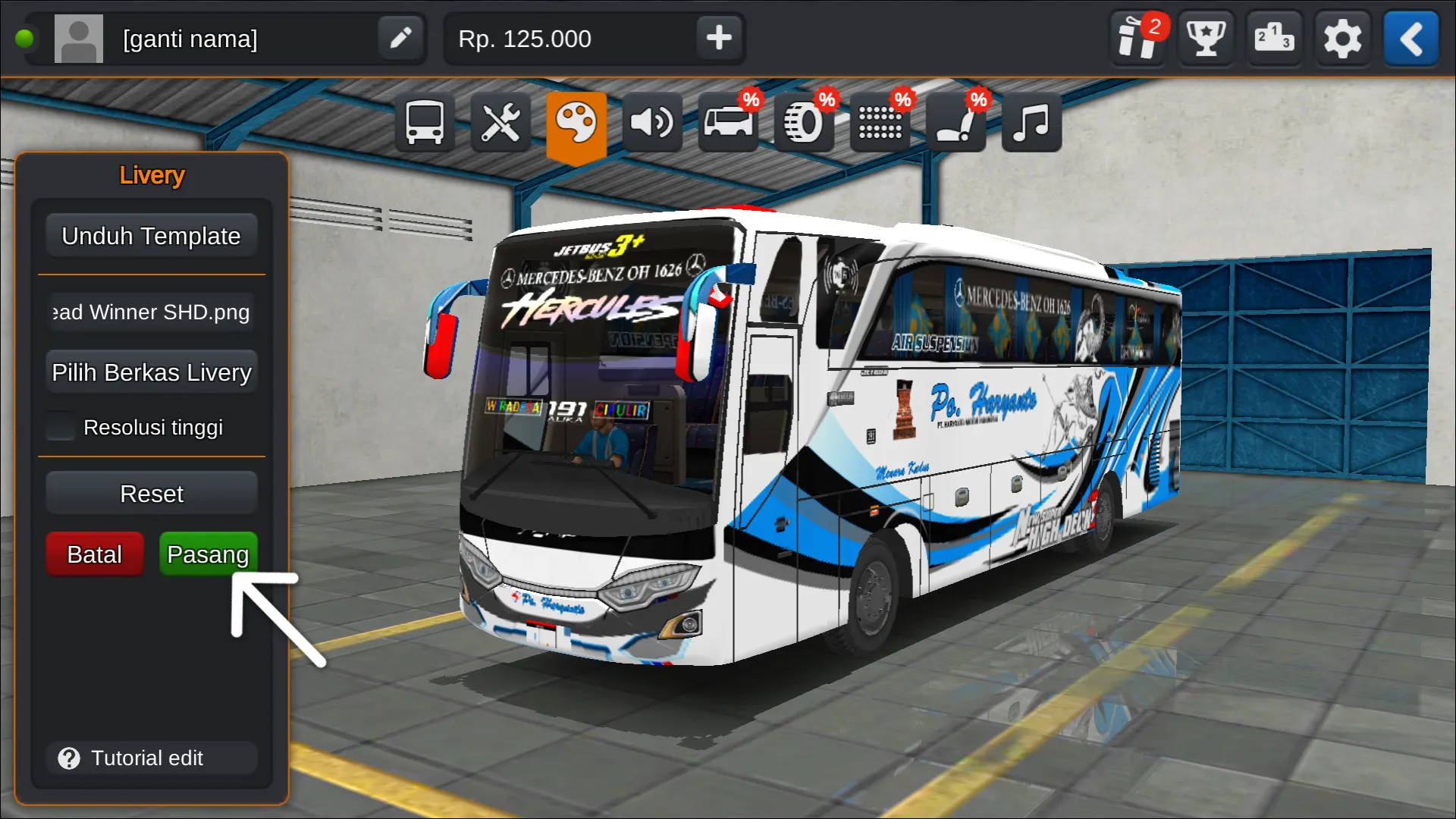Image resolution: width=1456 pixels, height=819 pixels.
Task: Open the horn sound speaker settings
Action: pyautogui.click(x=652, y=121)
